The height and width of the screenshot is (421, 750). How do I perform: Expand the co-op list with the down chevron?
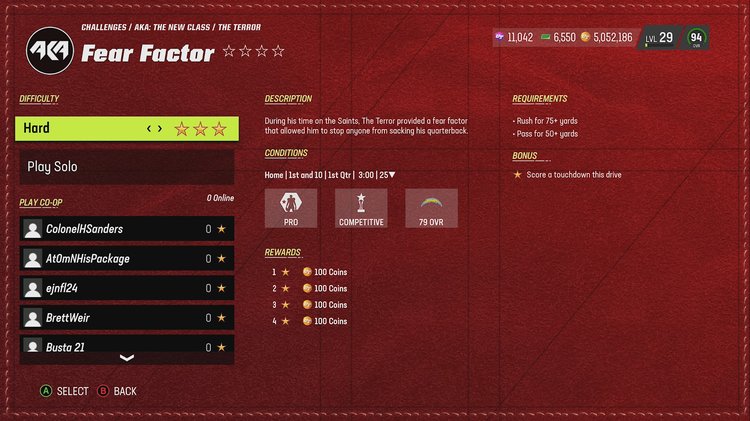point(127,358)
